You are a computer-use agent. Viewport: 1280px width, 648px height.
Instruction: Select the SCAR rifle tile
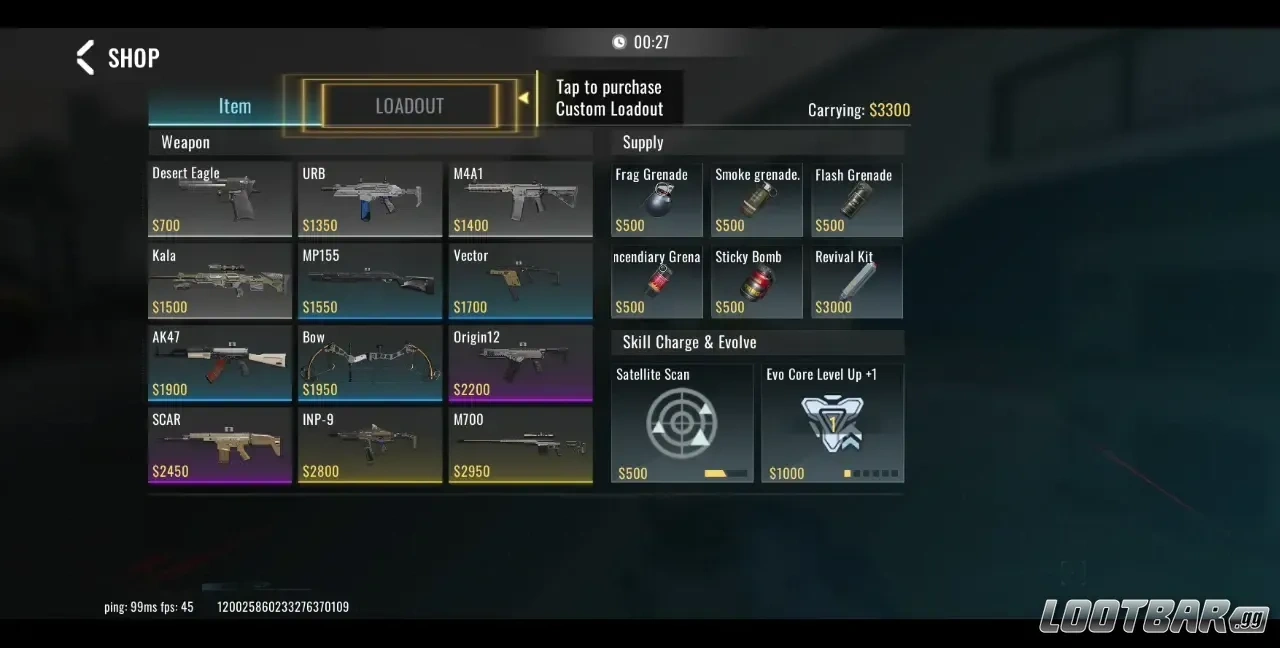click(x=220, y=446)
